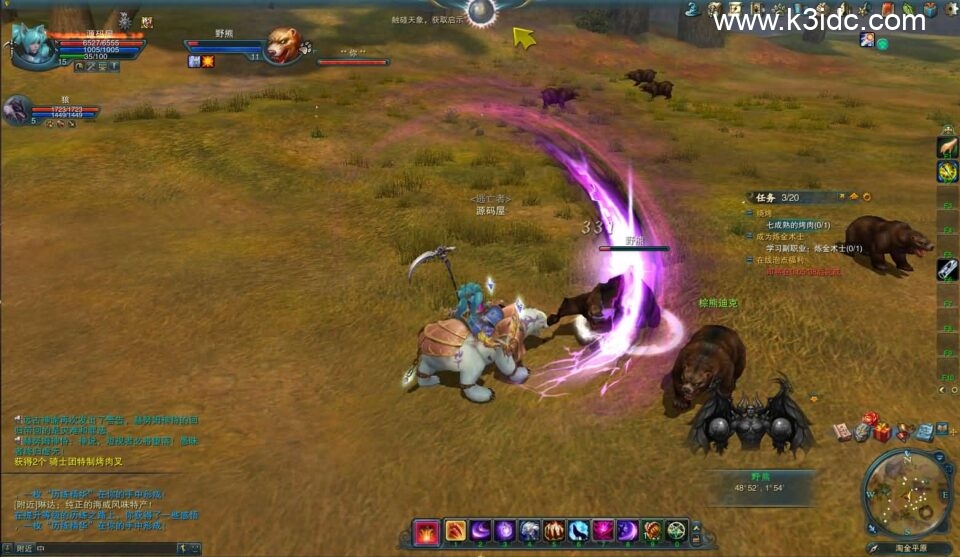Open the red and yellow gift box

pos(881,431)
